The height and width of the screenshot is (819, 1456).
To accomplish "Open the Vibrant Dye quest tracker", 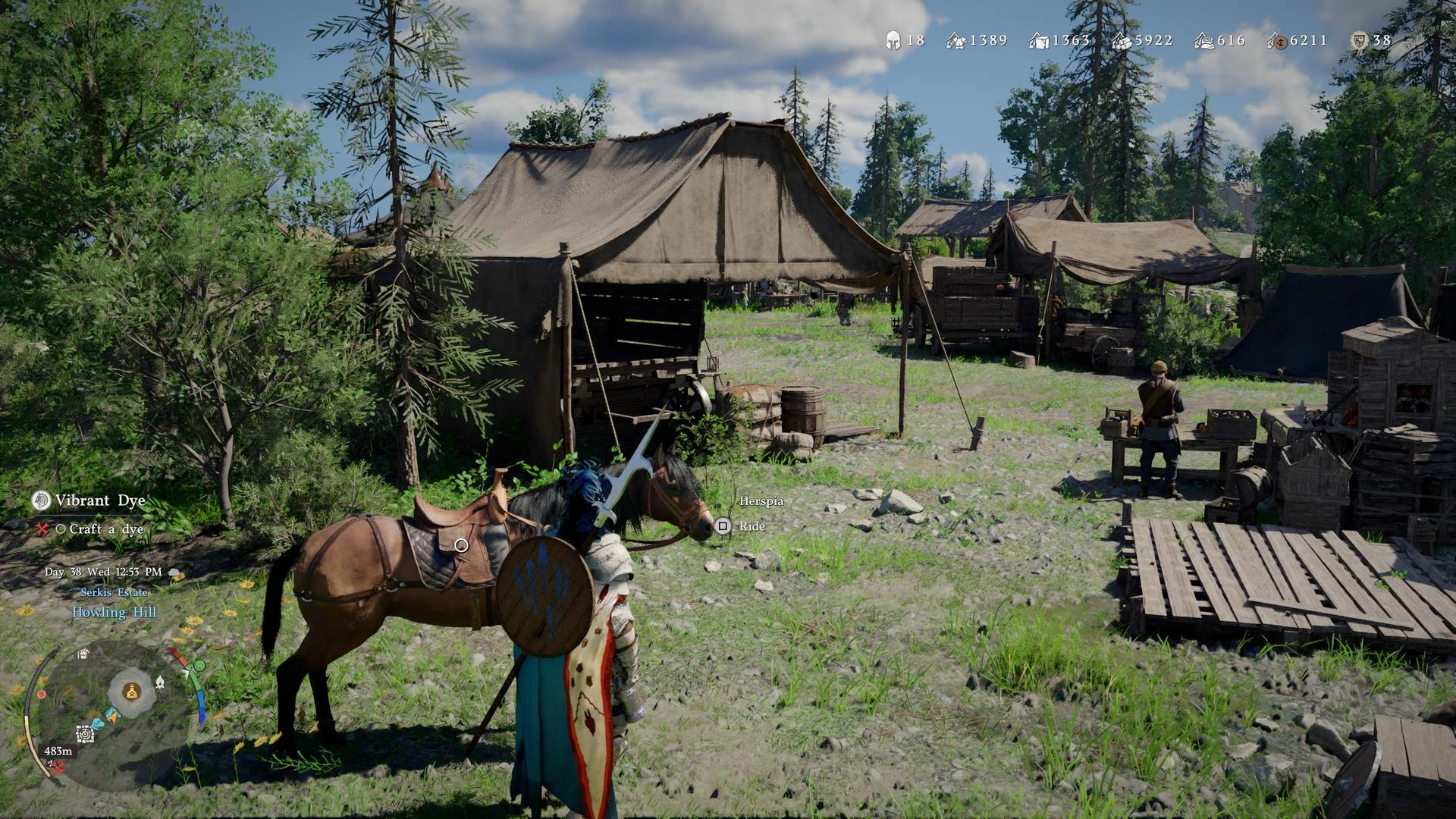I will click(x=99, y=500).
